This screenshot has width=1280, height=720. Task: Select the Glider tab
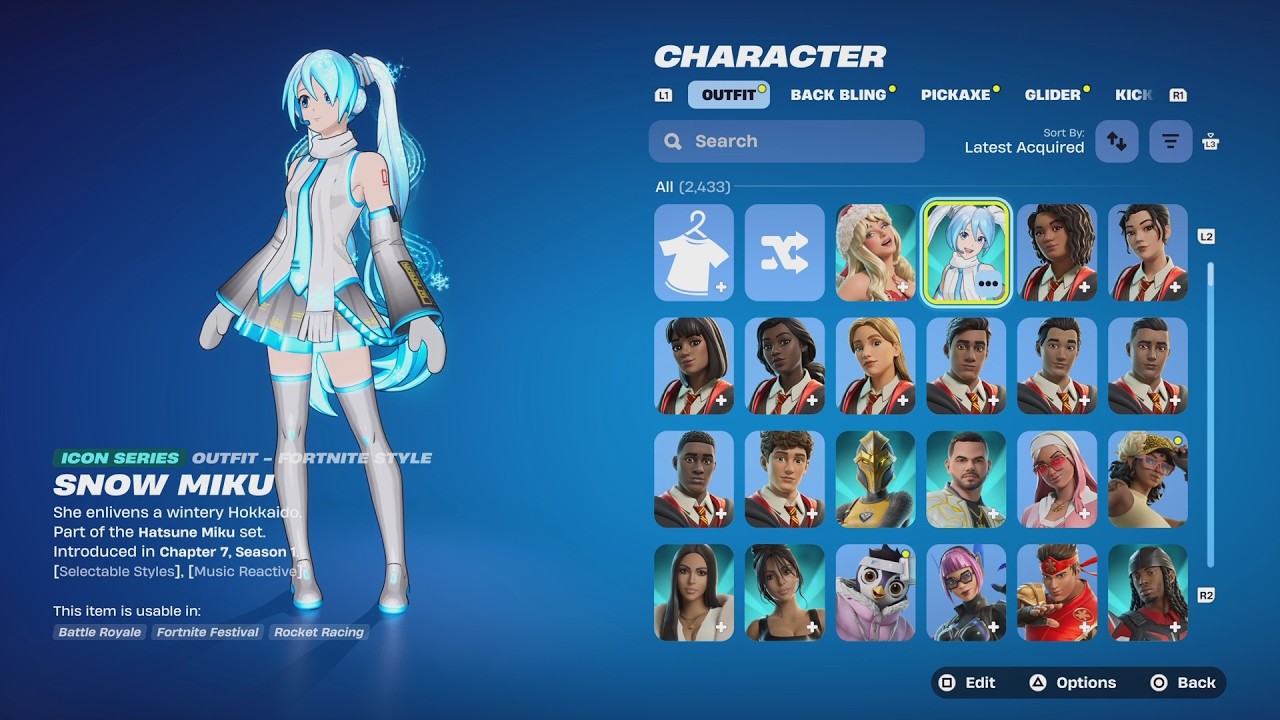click(1052, 95)
